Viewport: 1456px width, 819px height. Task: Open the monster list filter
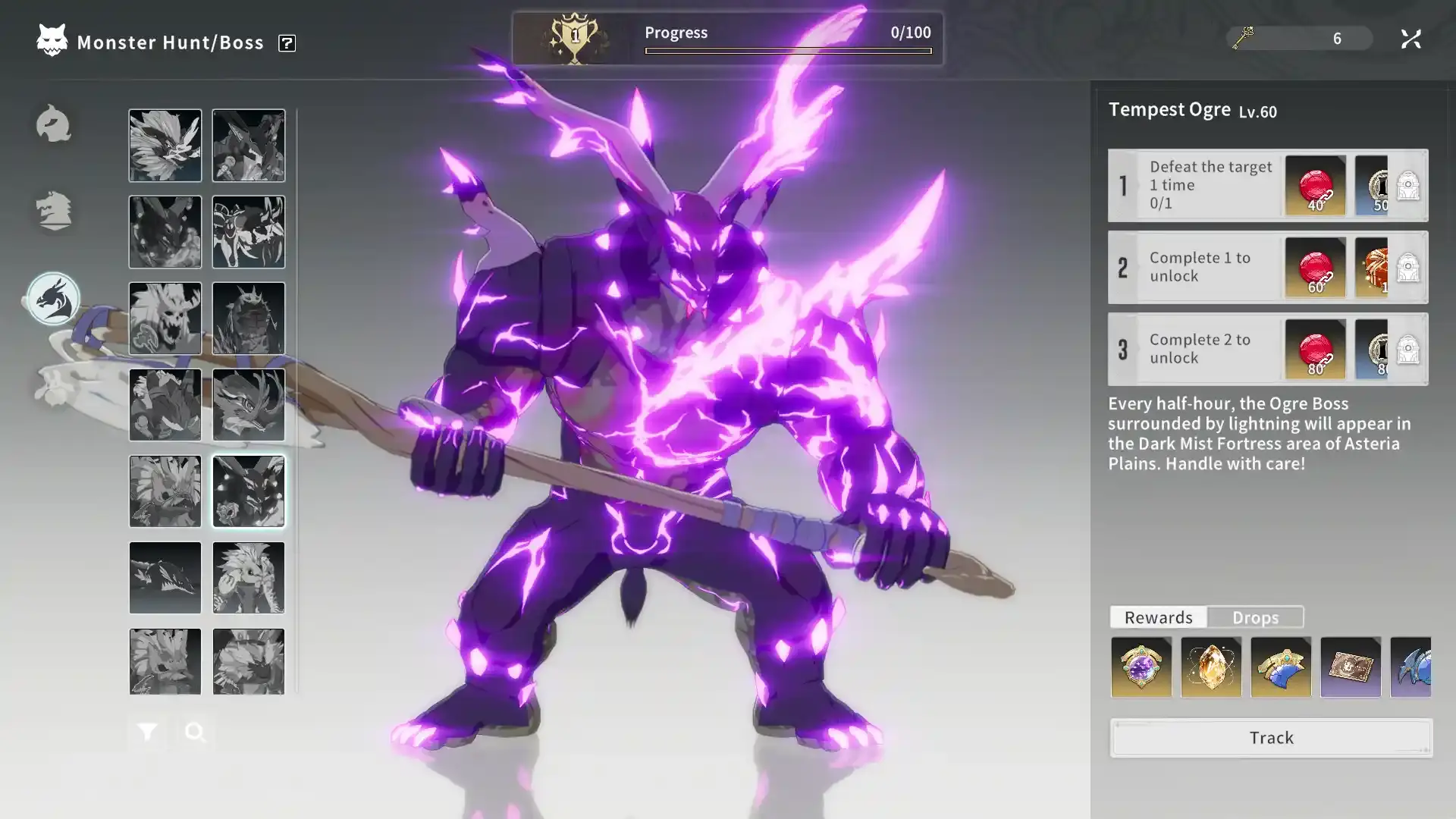[x=147, y=732]
